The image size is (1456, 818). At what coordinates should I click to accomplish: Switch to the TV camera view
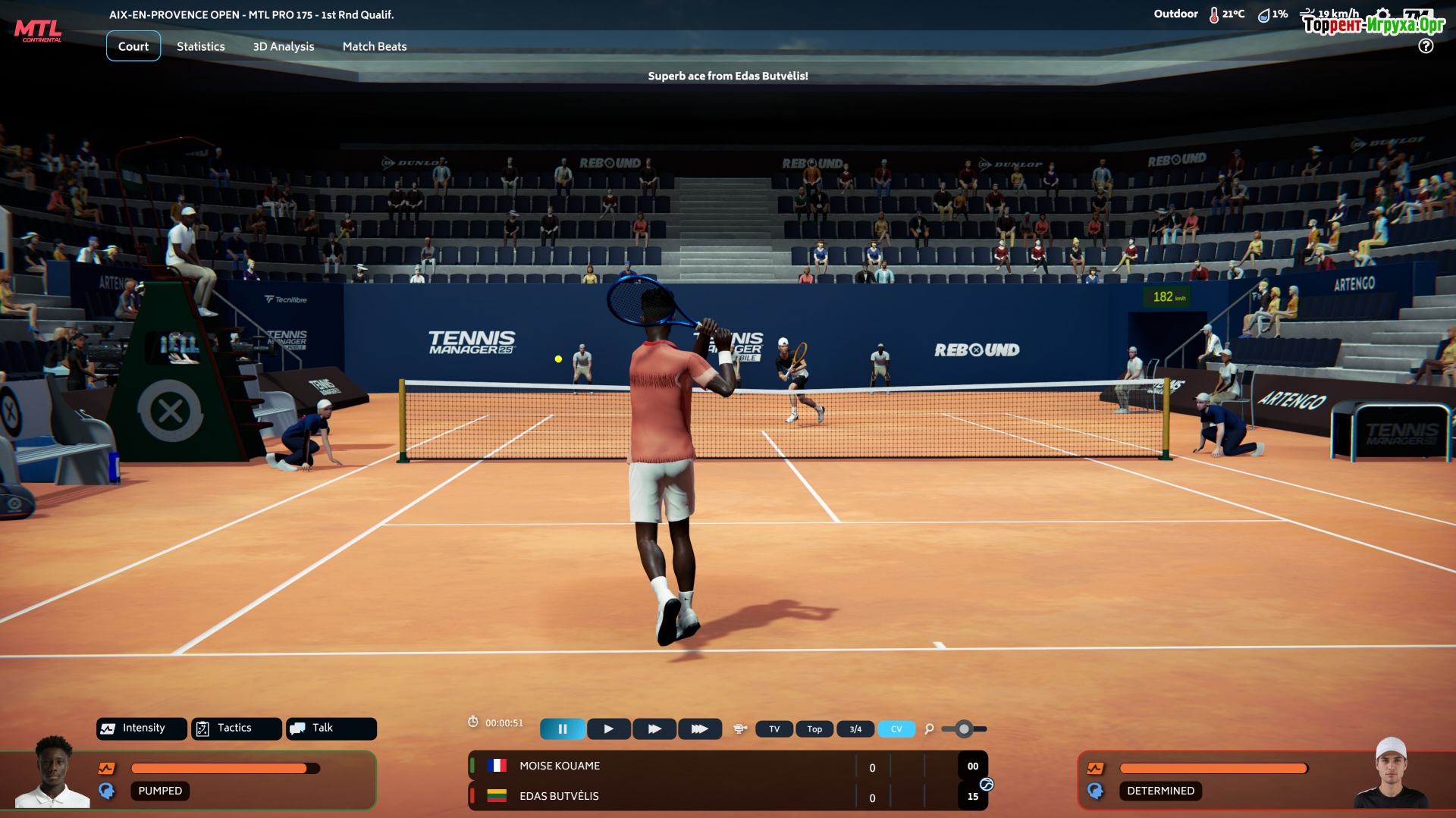click(774, 729)
